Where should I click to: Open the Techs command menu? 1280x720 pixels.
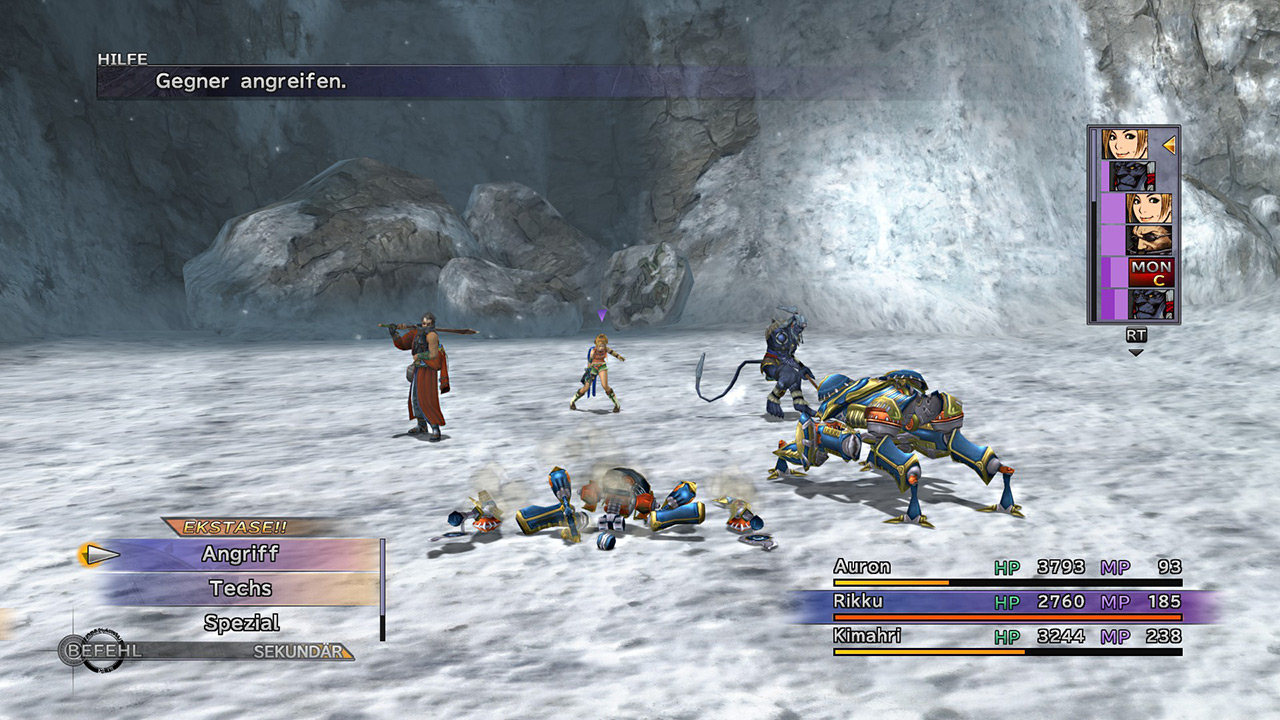240,588
